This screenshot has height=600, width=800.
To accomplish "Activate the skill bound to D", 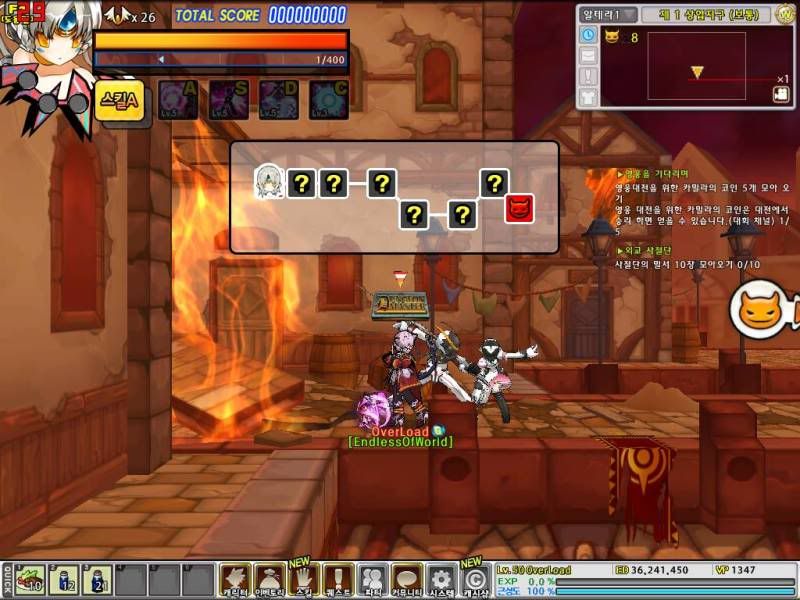I will point(278,100).
